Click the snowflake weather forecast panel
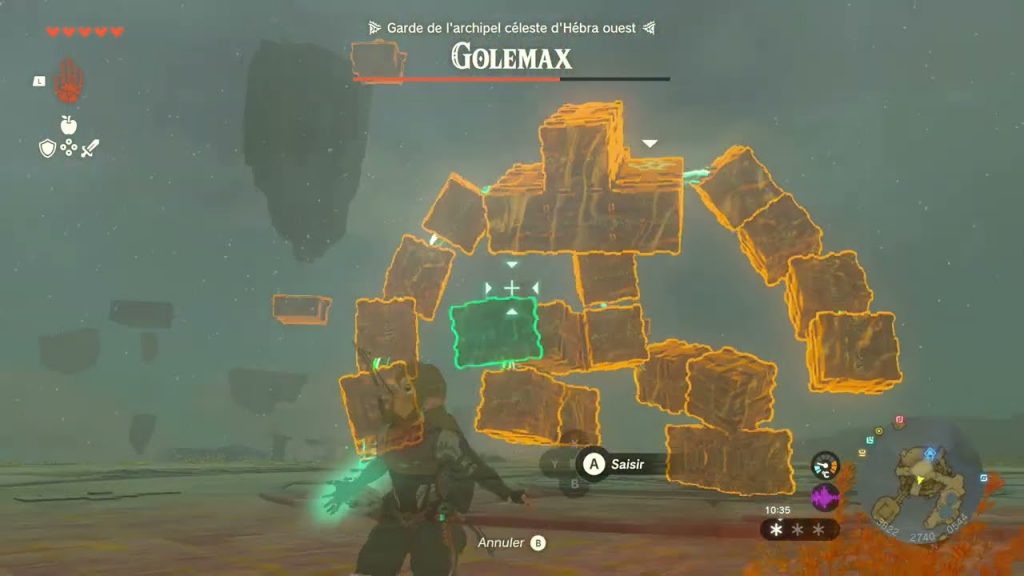This screenshot has width=1024, height=576. [798, 529]
